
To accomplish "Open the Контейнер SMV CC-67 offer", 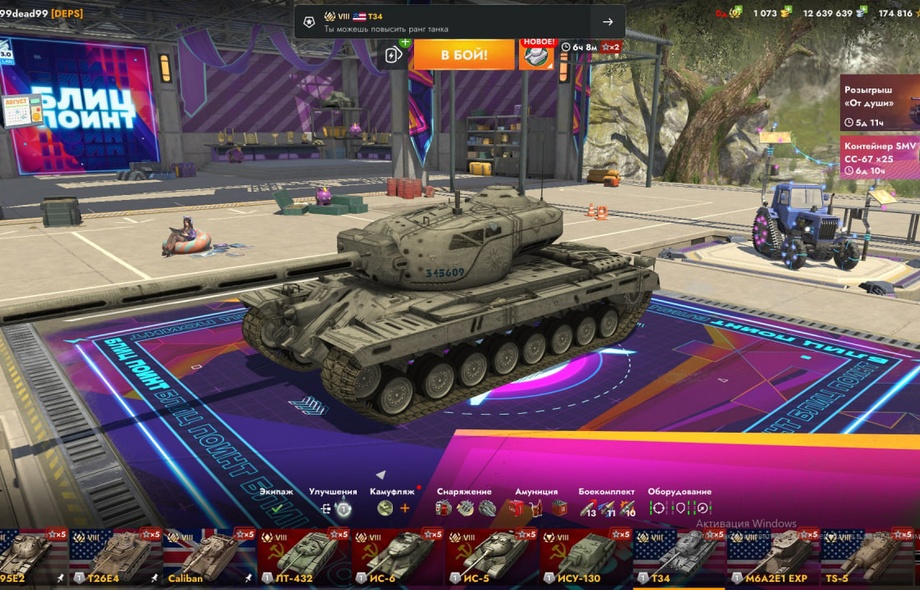I will 879,157.
